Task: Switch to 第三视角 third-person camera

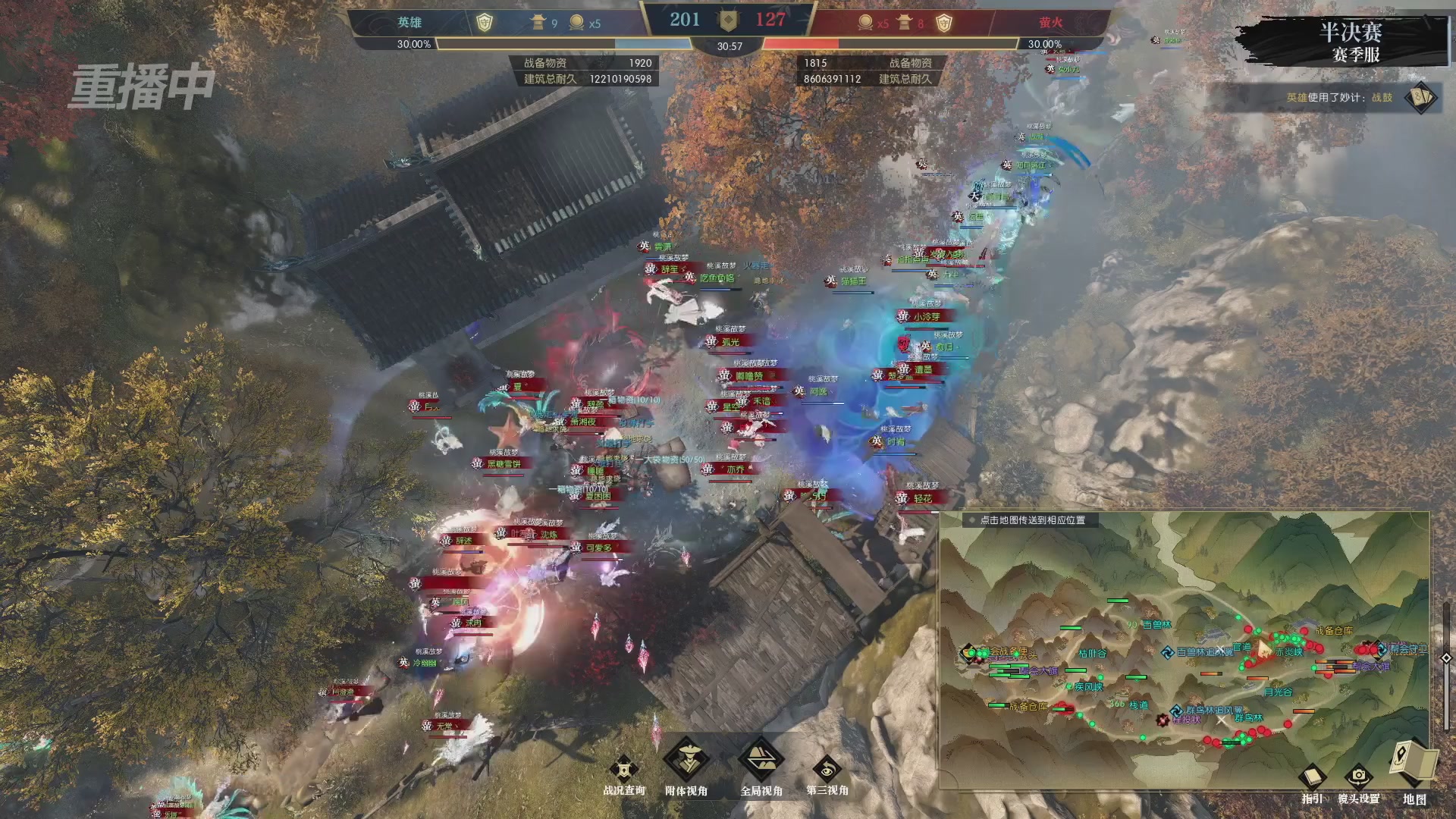Action: click(827, 772)
